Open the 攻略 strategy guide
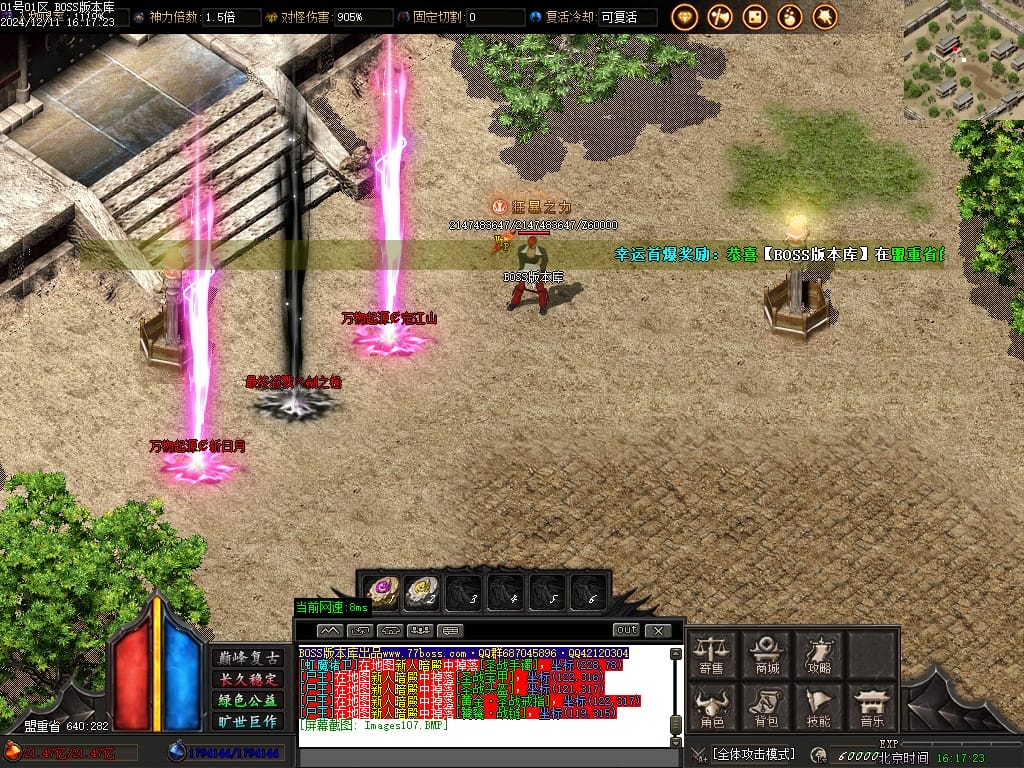Viewport: 1024px width, 768px height. (819, 654)
